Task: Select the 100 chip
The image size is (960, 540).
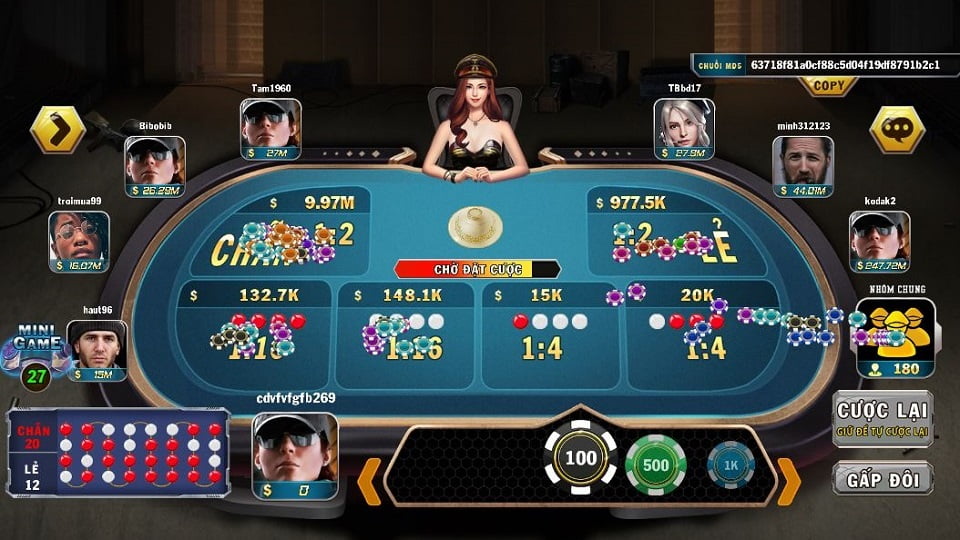Action: 580,459
